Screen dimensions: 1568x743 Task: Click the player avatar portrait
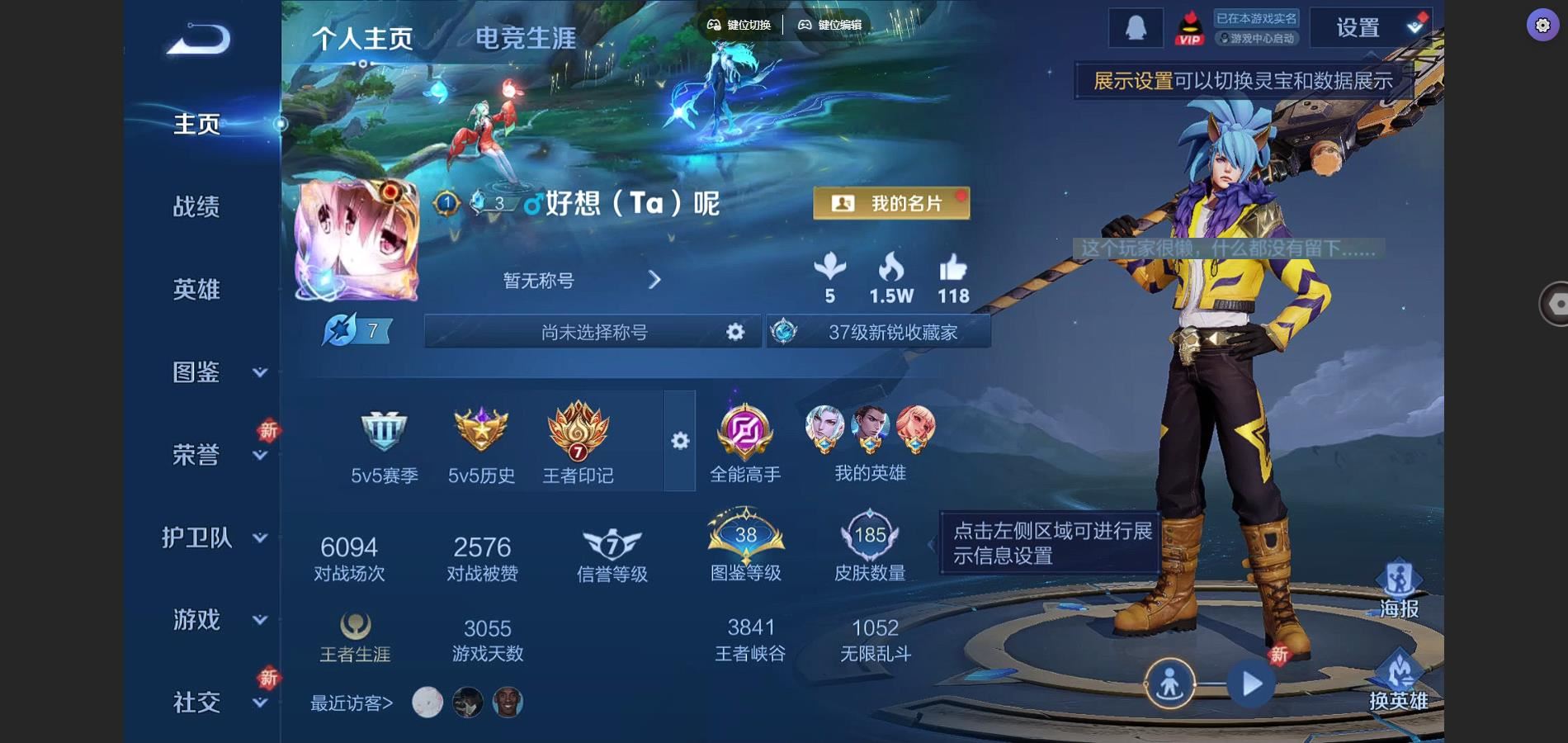tap(357, 239)
